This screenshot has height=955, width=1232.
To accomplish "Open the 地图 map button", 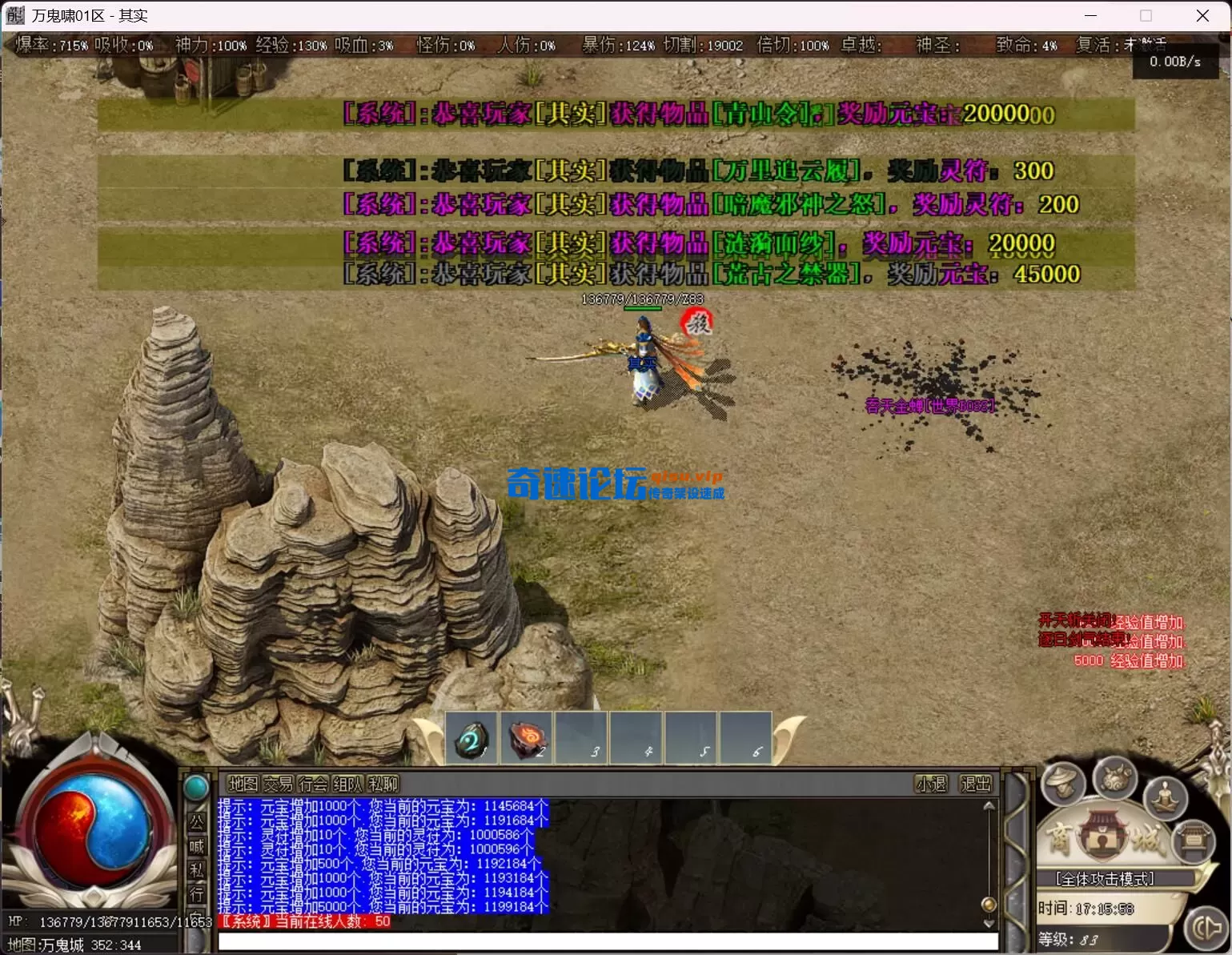I will [243, 784].
